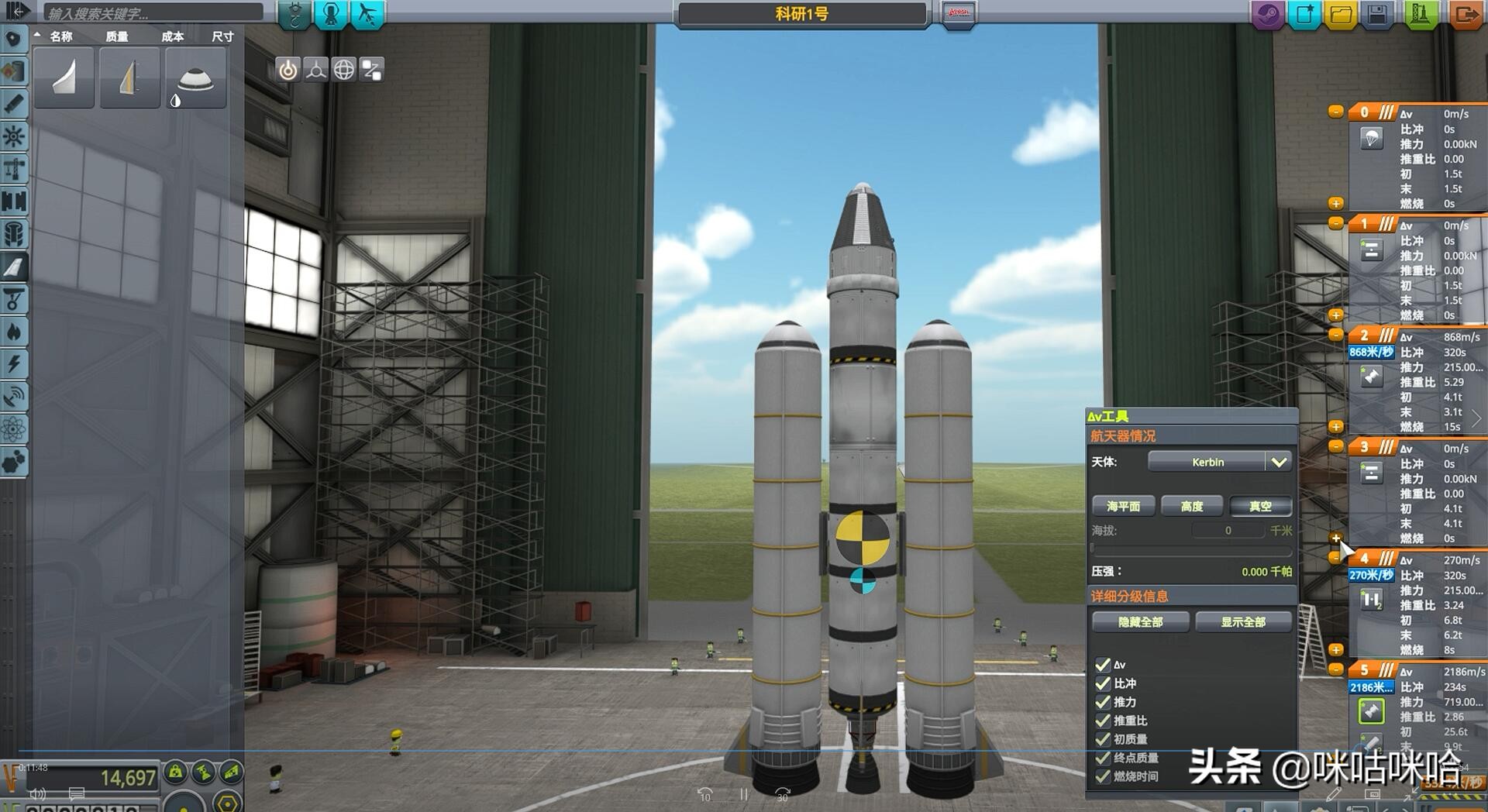Click the 隐藏全部 (hide all) button

click(x=1140, y=621)
